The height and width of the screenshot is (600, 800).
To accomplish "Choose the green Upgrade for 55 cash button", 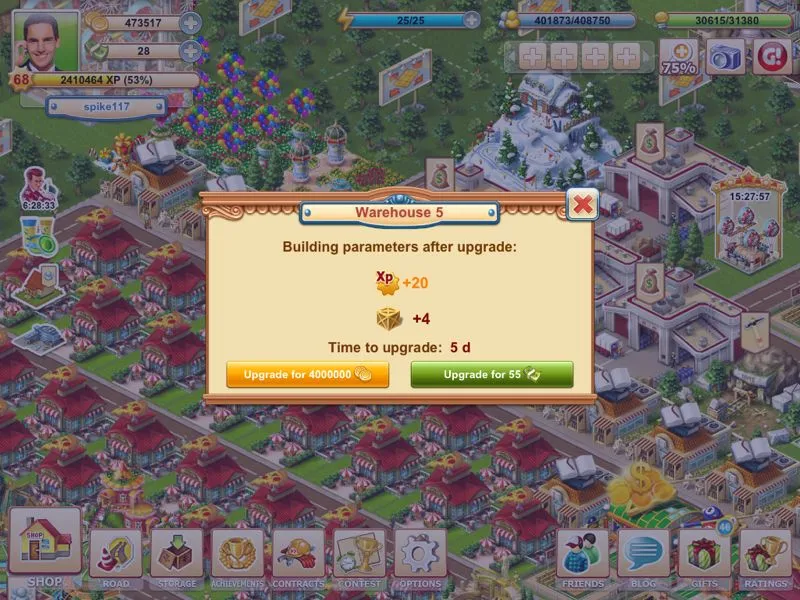I will pyautogui.click(x=491, y=374).
